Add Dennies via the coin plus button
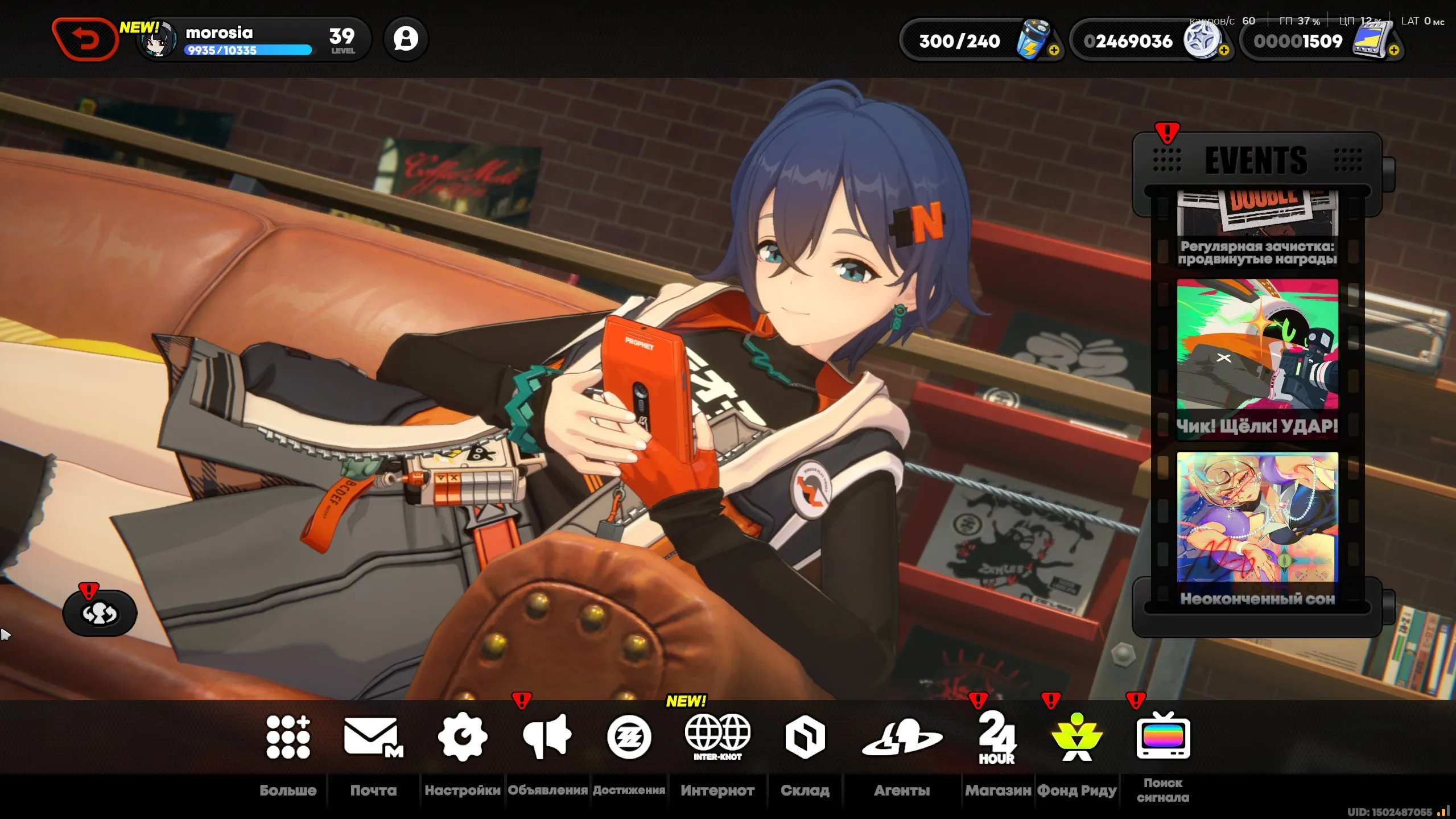 pos(1224,51)
